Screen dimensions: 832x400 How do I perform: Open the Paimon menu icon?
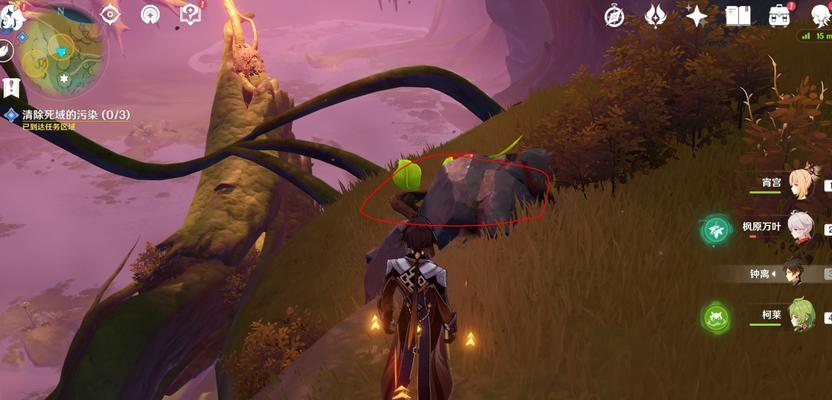11,17
